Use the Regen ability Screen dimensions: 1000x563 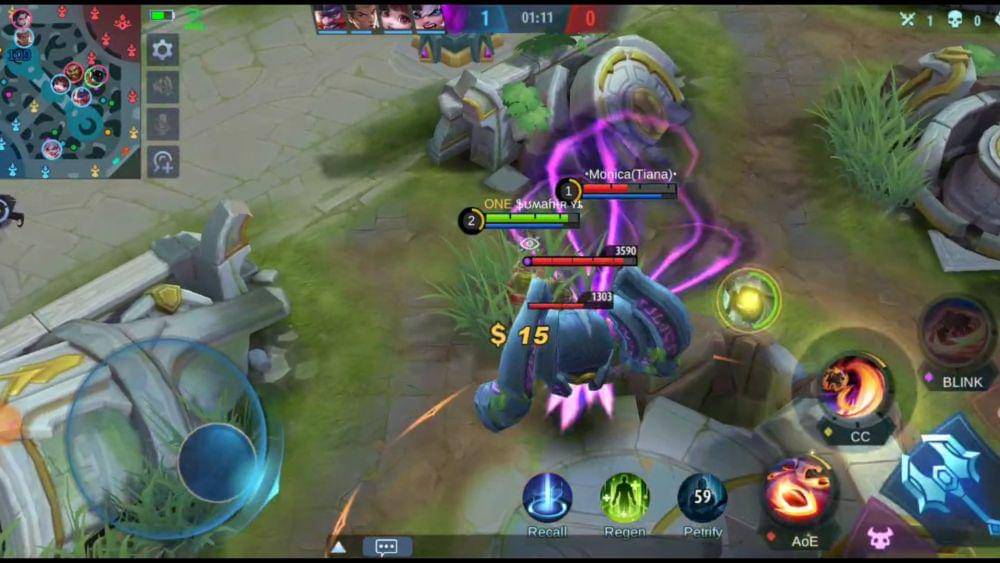(x=625, y=497)
